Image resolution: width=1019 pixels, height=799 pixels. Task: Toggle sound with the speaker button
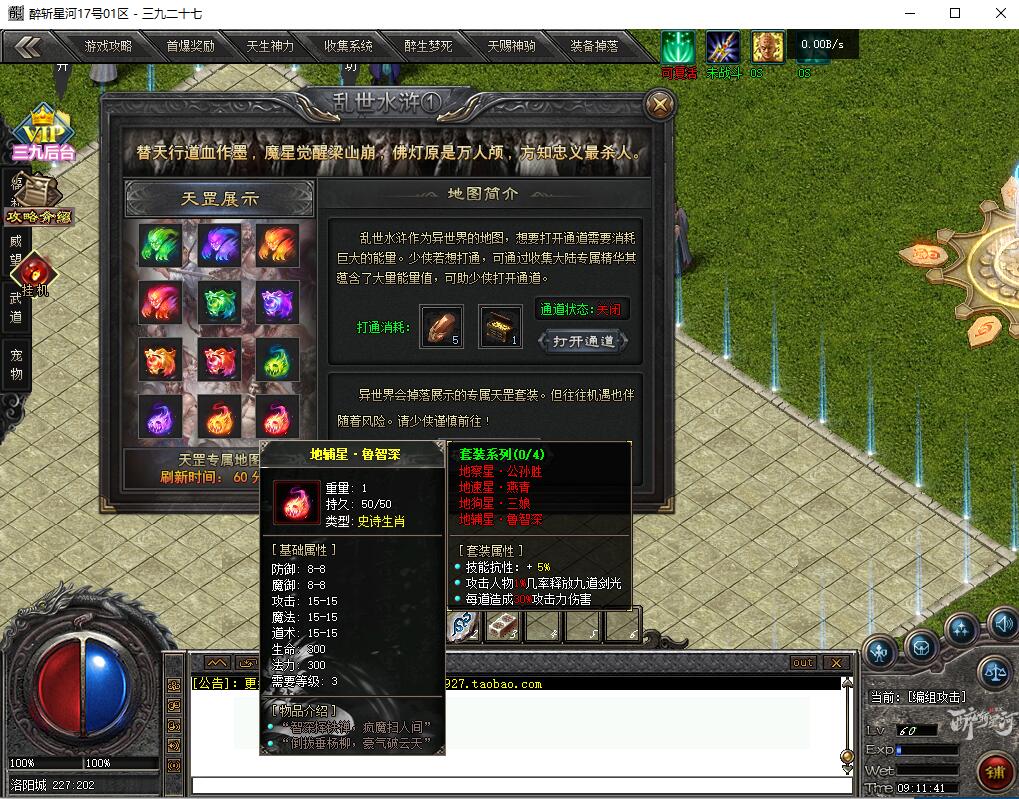point(1003,625)
